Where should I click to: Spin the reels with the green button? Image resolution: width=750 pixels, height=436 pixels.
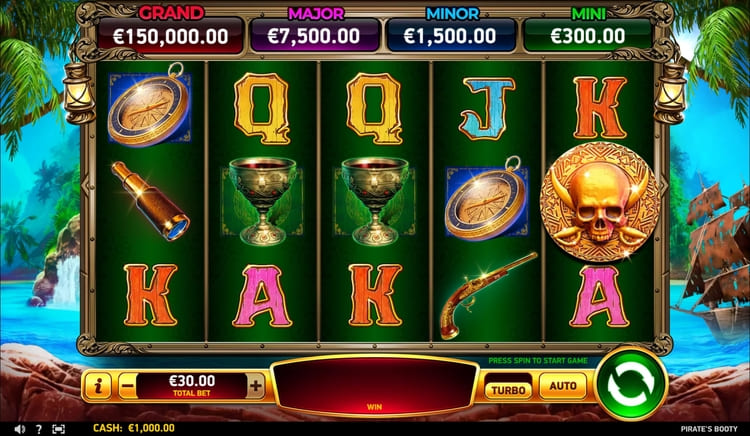[631, 383]
